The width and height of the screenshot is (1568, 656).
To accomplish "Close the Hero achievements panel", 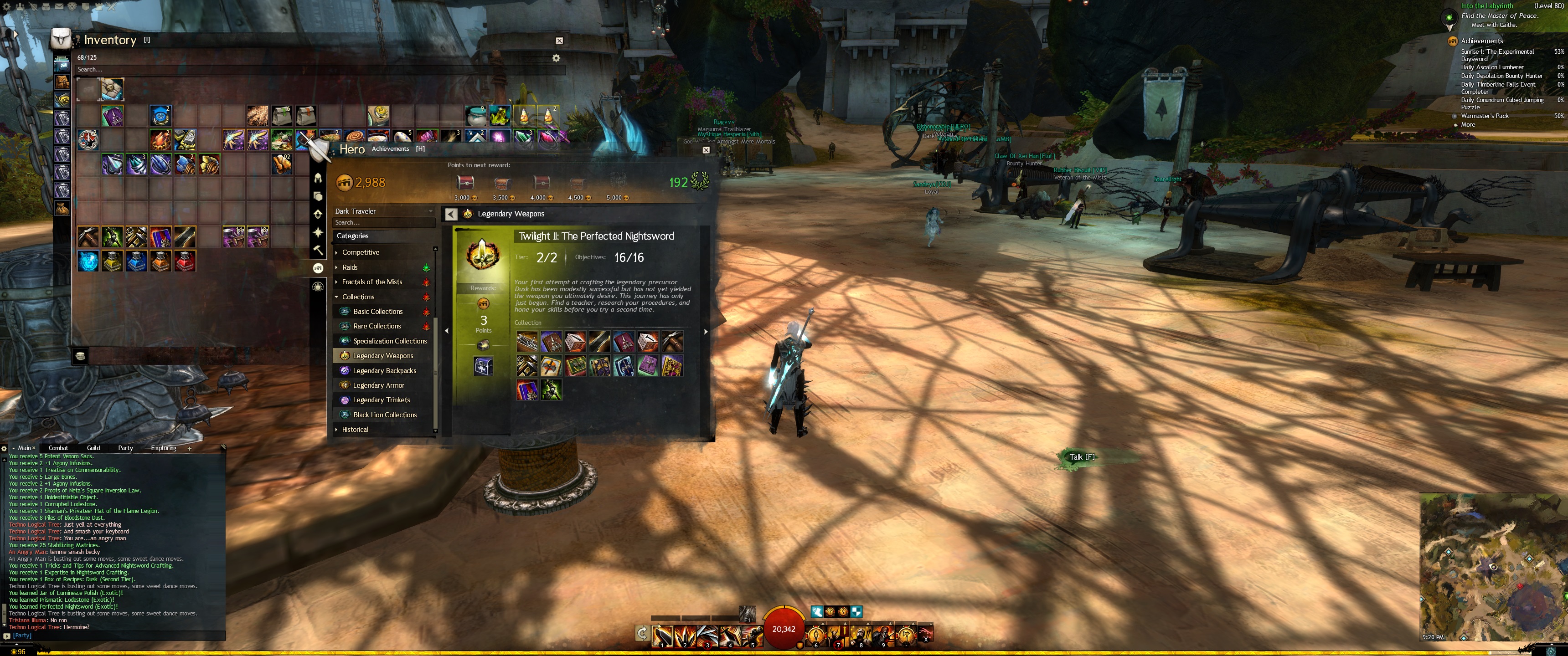I will (x=706, y=150).
